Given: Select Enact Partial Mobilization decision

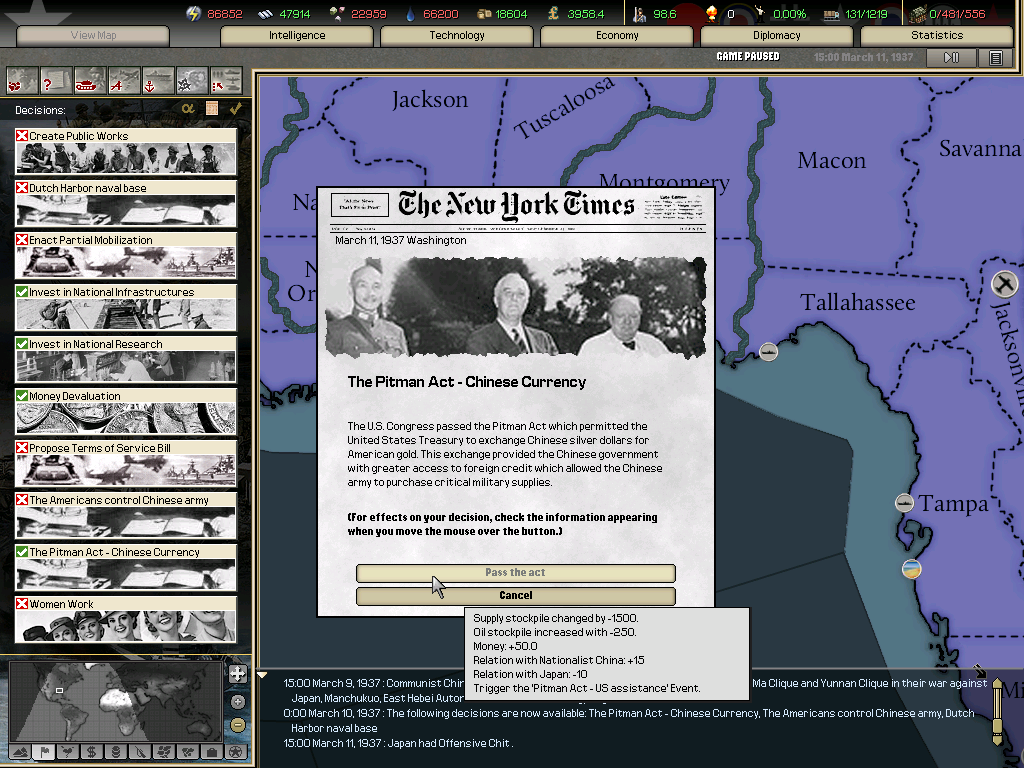Looking at the screenshot, I should (126, 255).
